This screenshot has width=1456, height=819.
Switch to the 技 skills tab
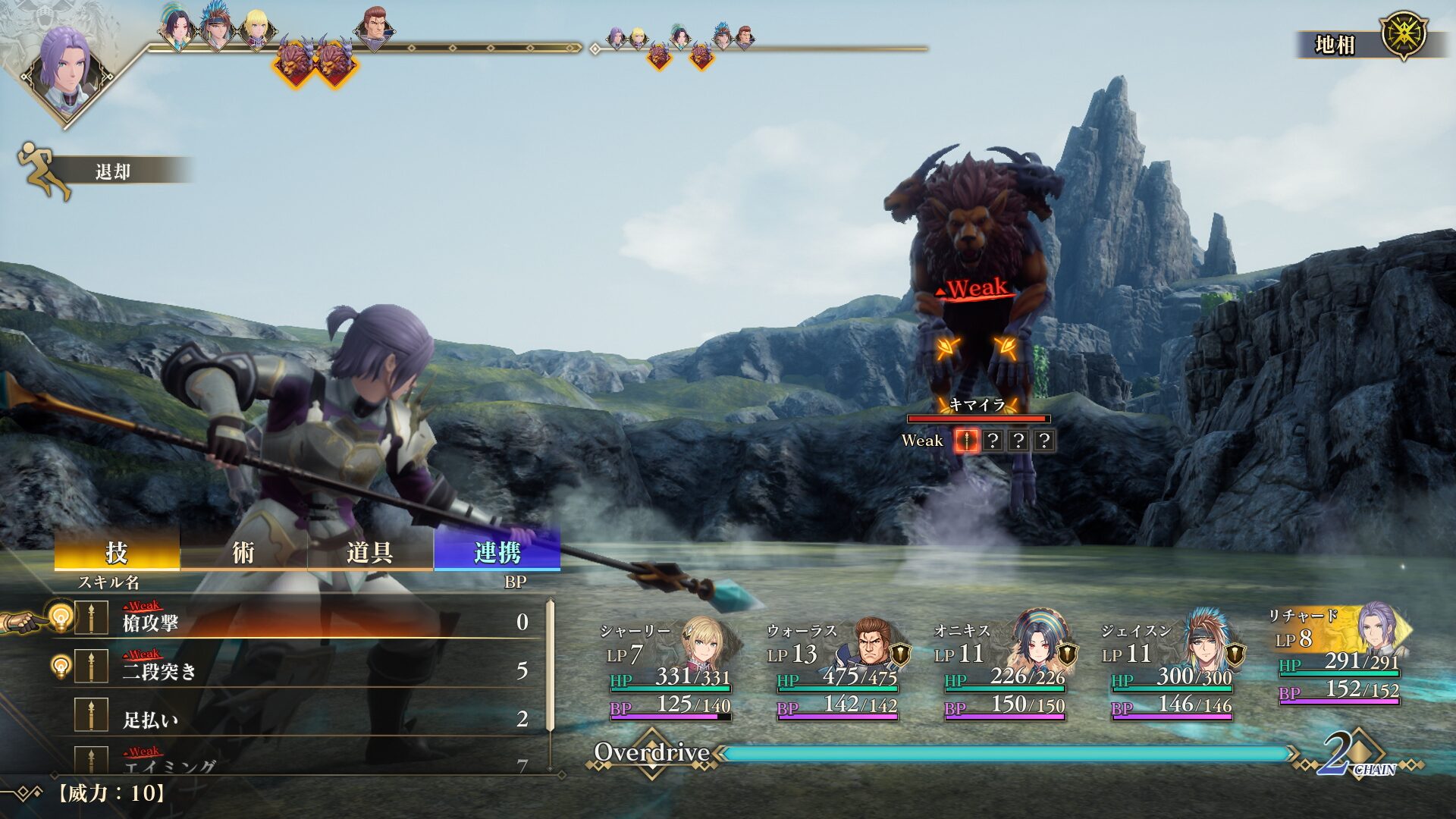pyautogui.click(x=117, y=552)
